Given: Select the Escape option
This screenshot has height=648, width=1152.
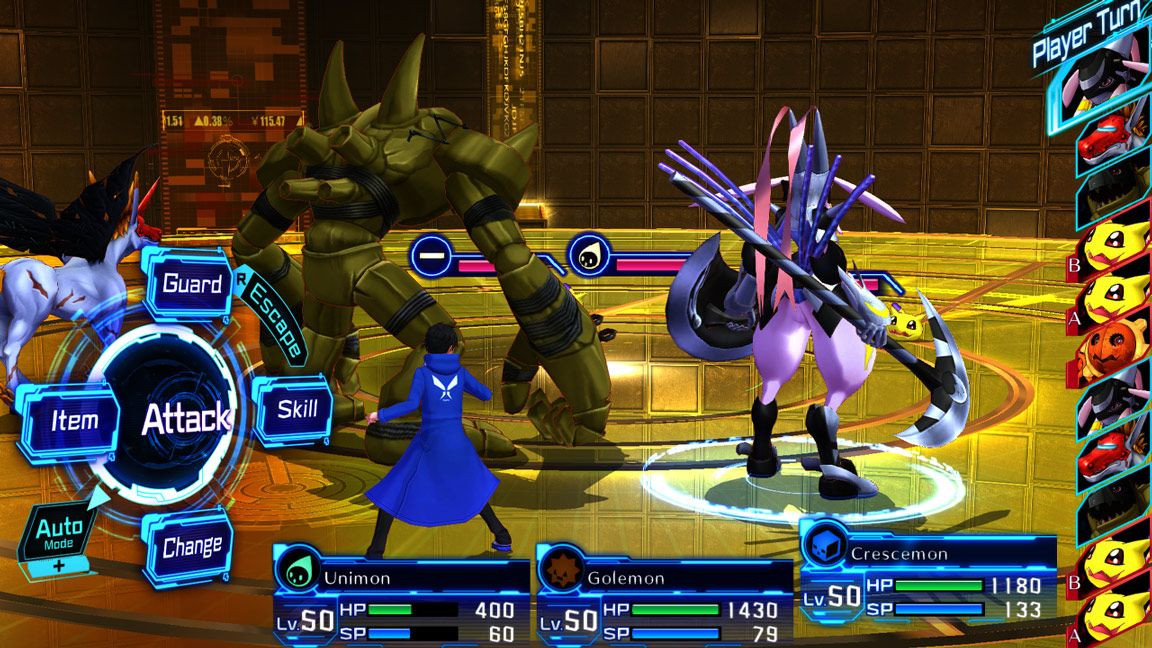Looking at the screenshot, I should 275,320.
